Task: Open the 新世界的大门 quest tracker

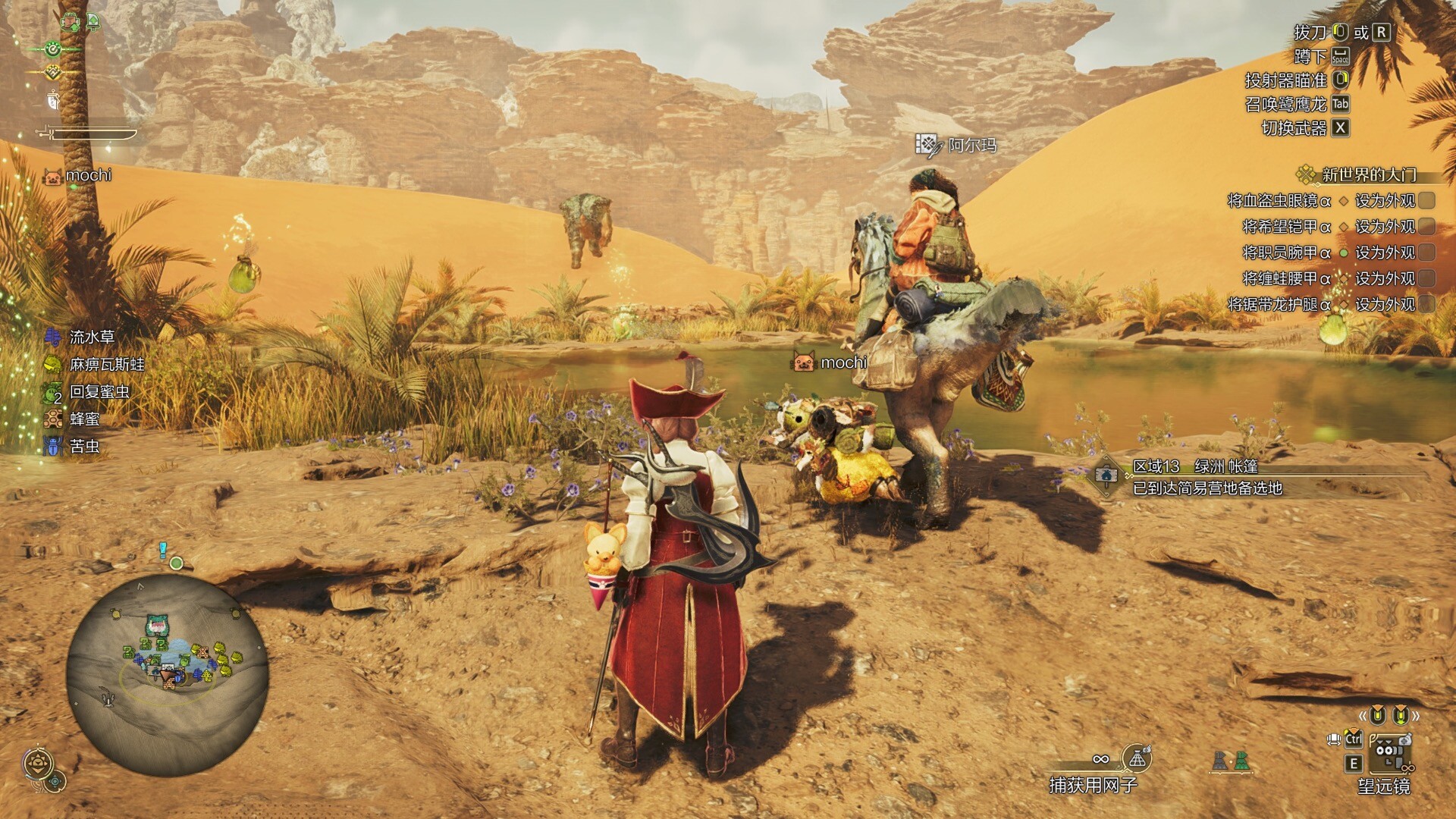Action: 1368,175
